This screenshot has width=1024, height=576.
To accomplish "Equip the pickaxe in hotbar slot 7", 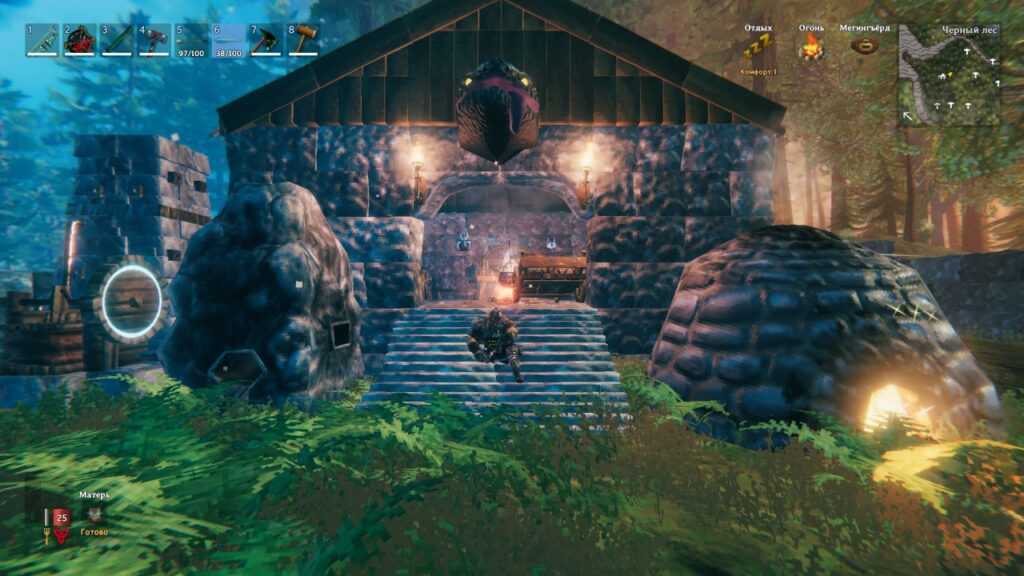I will tap(266, 40).
